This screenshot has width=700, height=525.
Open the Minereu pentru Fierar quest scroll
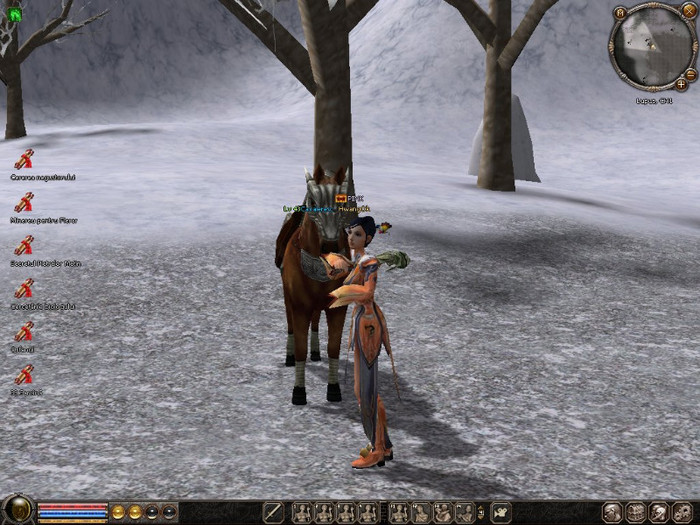[x=24, y=203]
